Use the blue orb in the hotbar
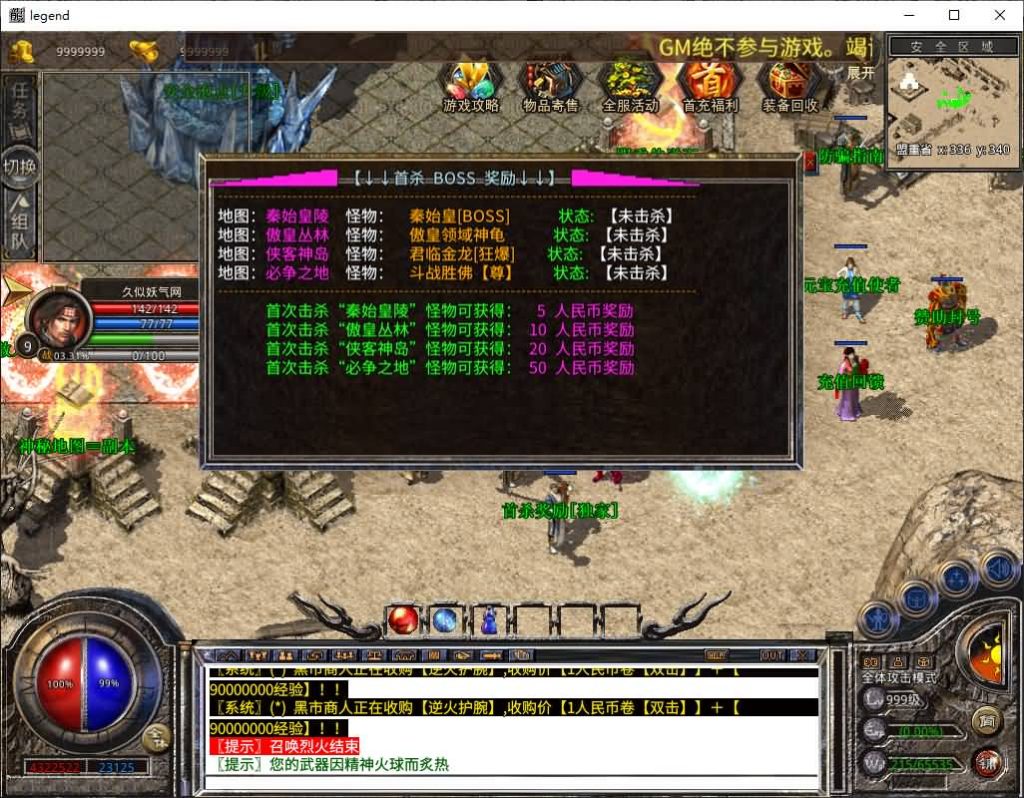 point(445,620)
